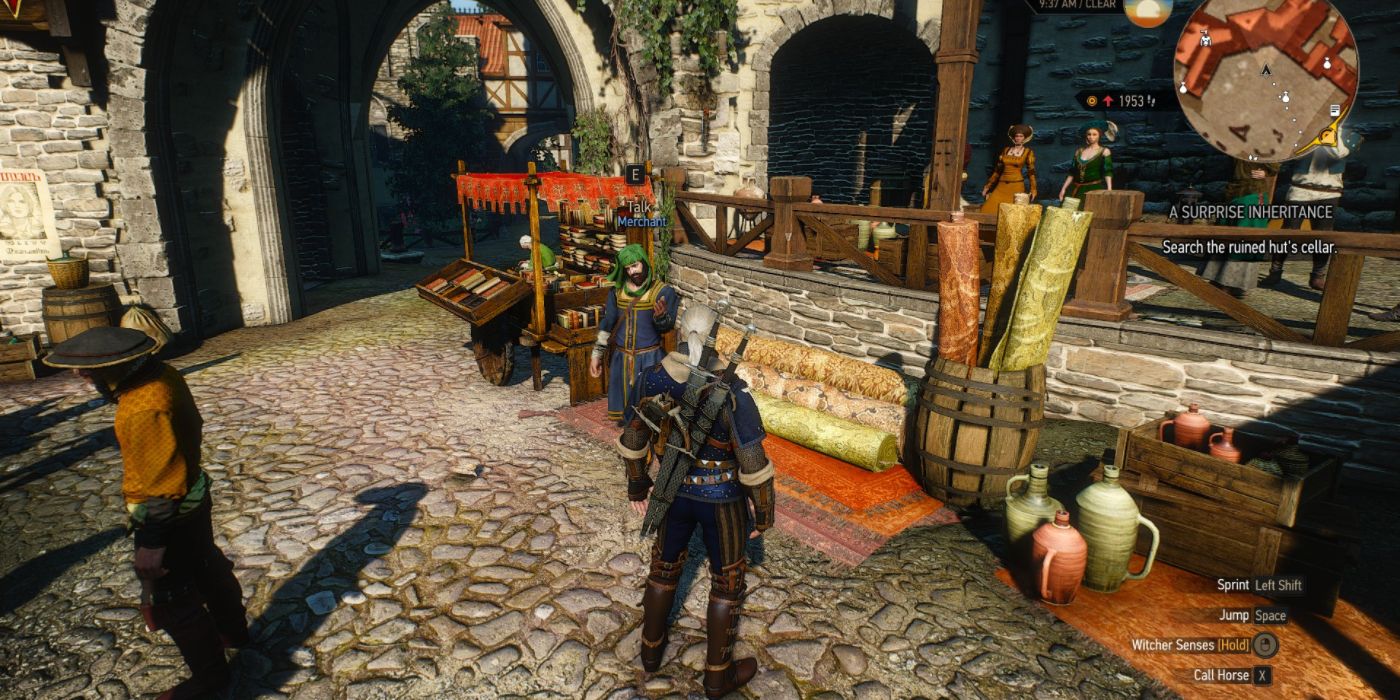Click the circular minimap
Image resolution: width=1400 pixels, height=700 pixels.
pos(1265,78)
